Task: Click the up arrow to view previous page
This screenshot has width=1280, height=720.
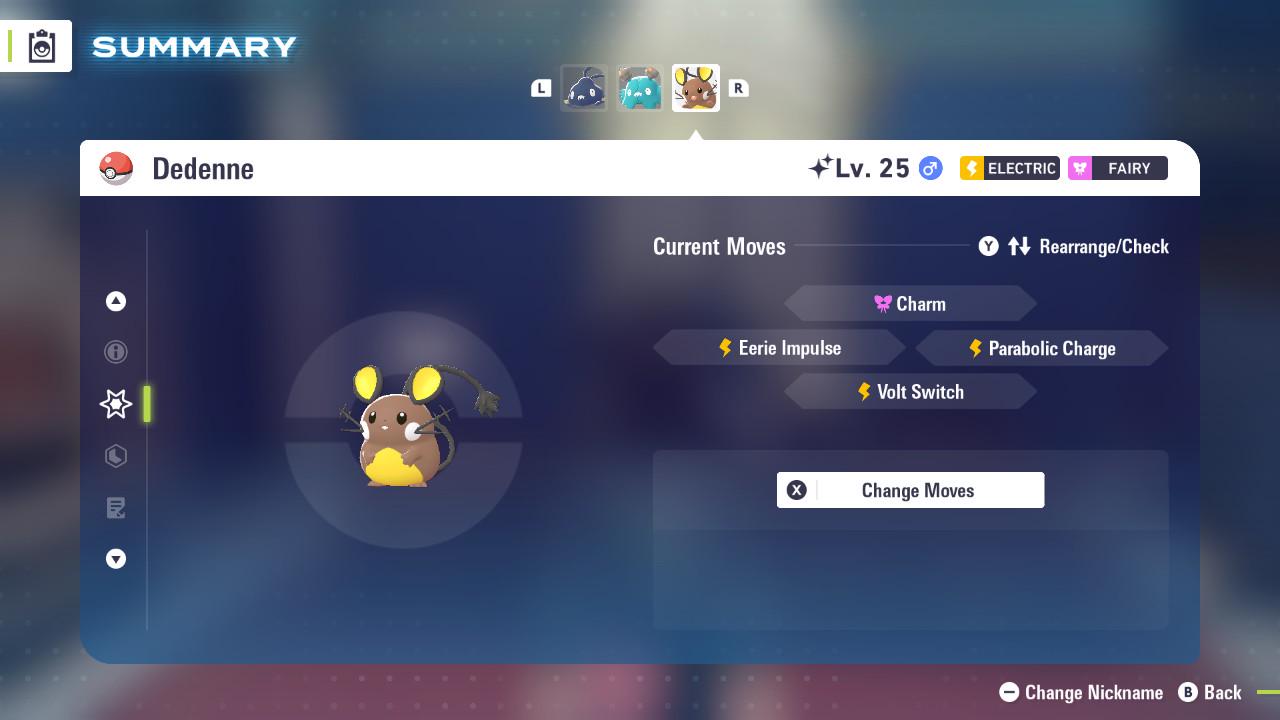Action: pyautogui.click(x=116, y=301)
